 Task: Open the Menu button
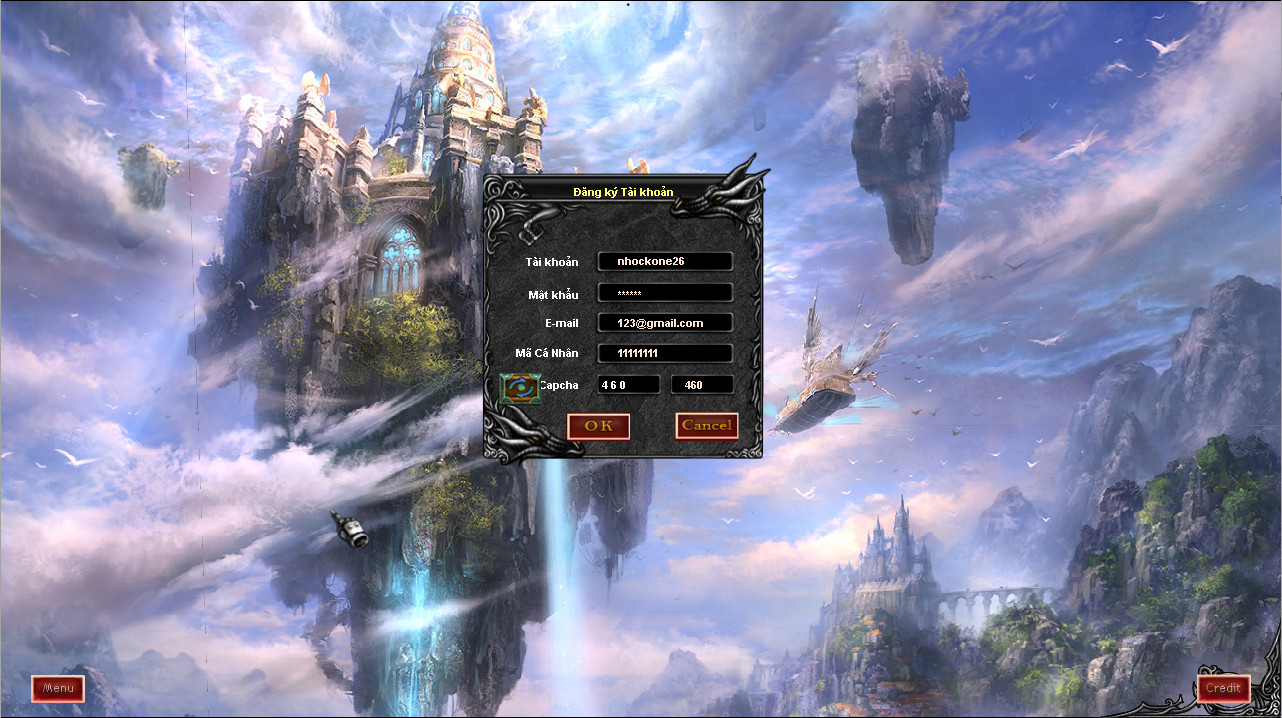click(x=58, y=688)
